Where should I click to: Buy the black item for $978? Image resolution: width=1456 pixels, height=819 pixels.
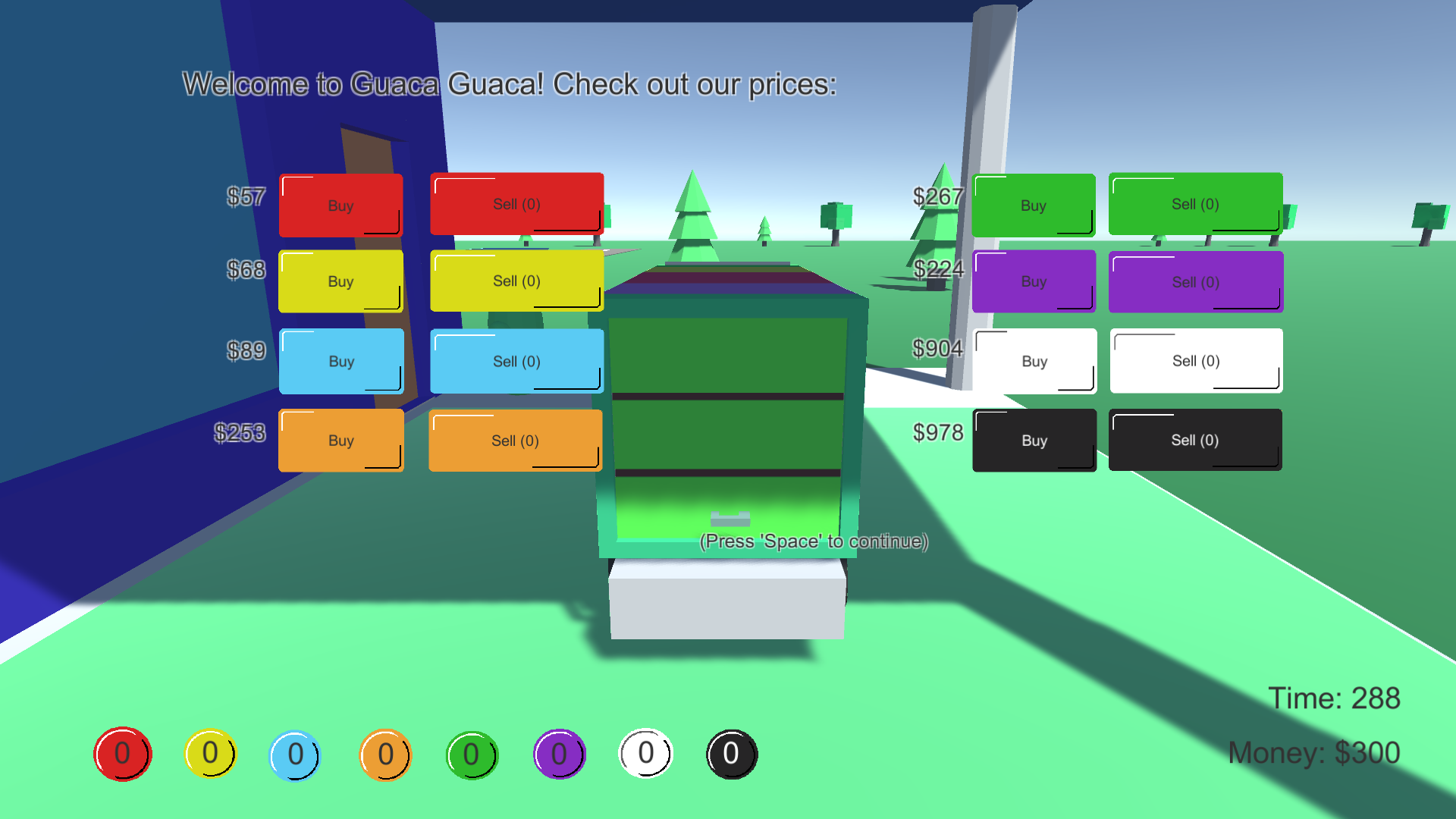tap(1034, 441)
